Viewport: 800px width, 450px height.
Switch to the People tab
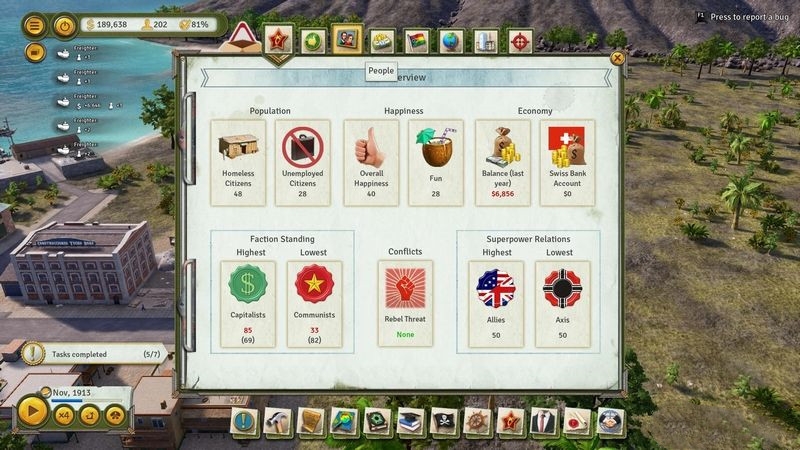[347, 41]
